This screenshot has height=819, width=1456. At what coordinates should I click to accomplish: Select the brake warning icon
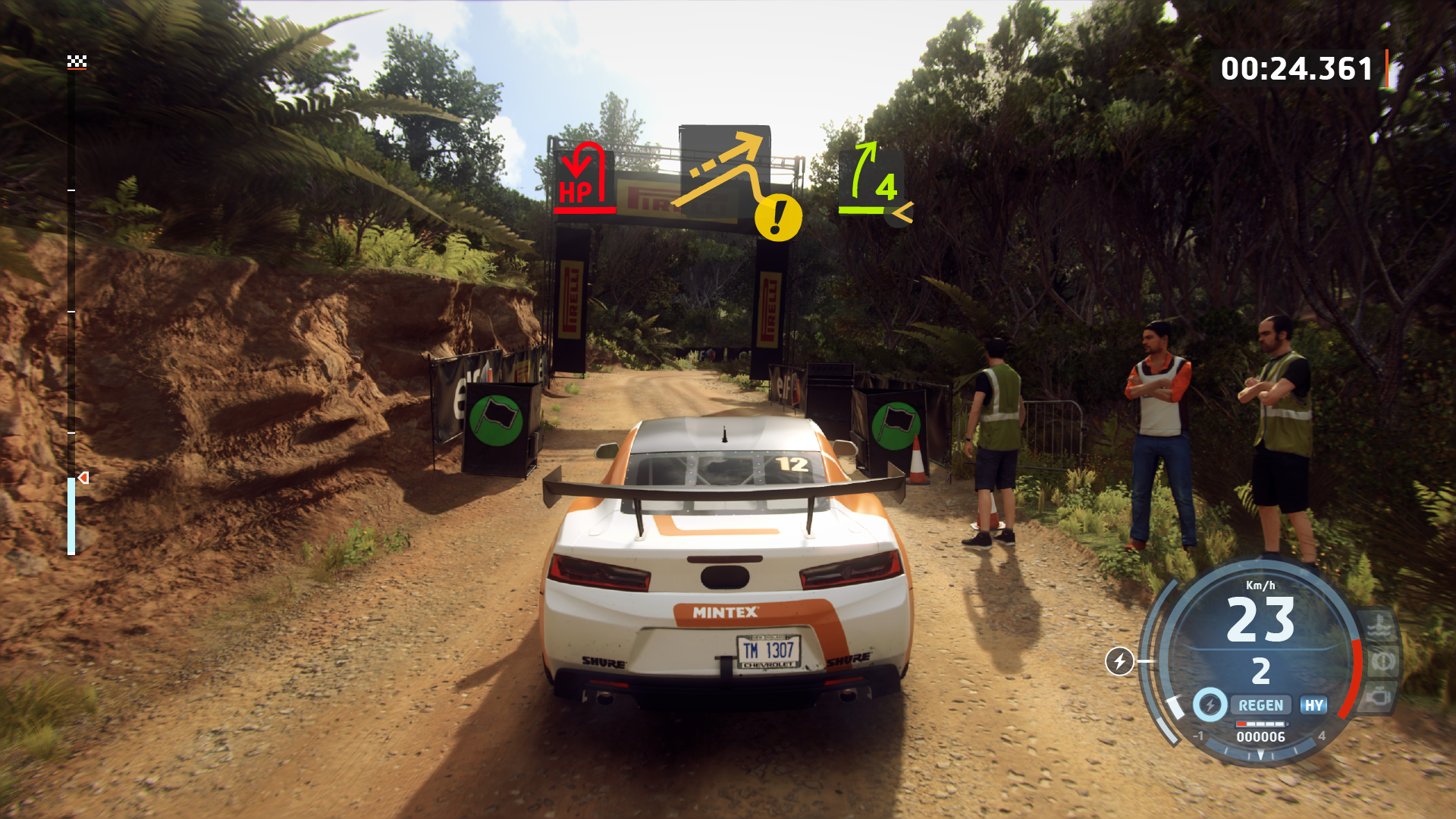1382,662
